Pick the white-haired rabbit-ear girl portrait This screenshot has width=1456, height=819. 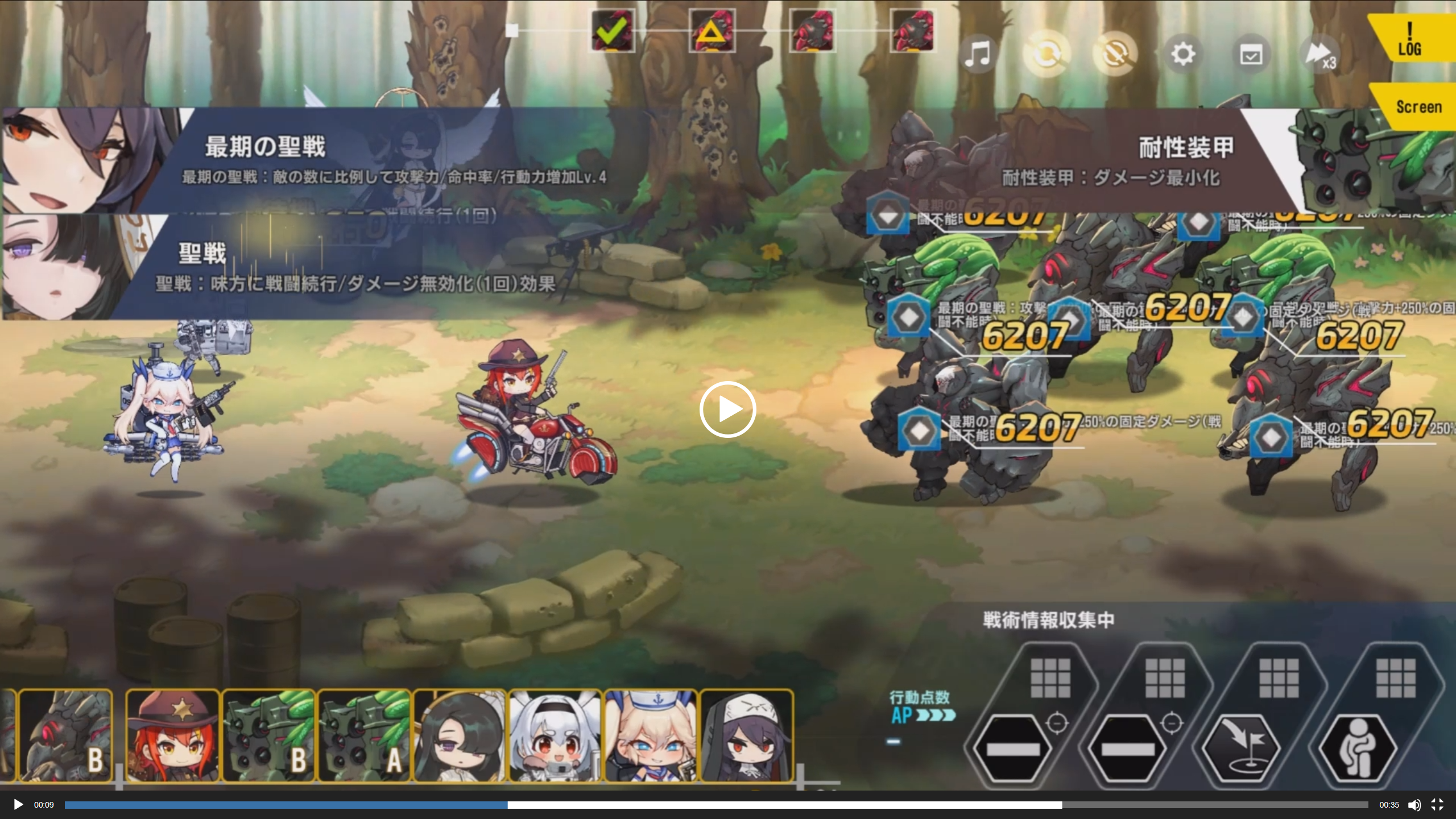point(555,735)
